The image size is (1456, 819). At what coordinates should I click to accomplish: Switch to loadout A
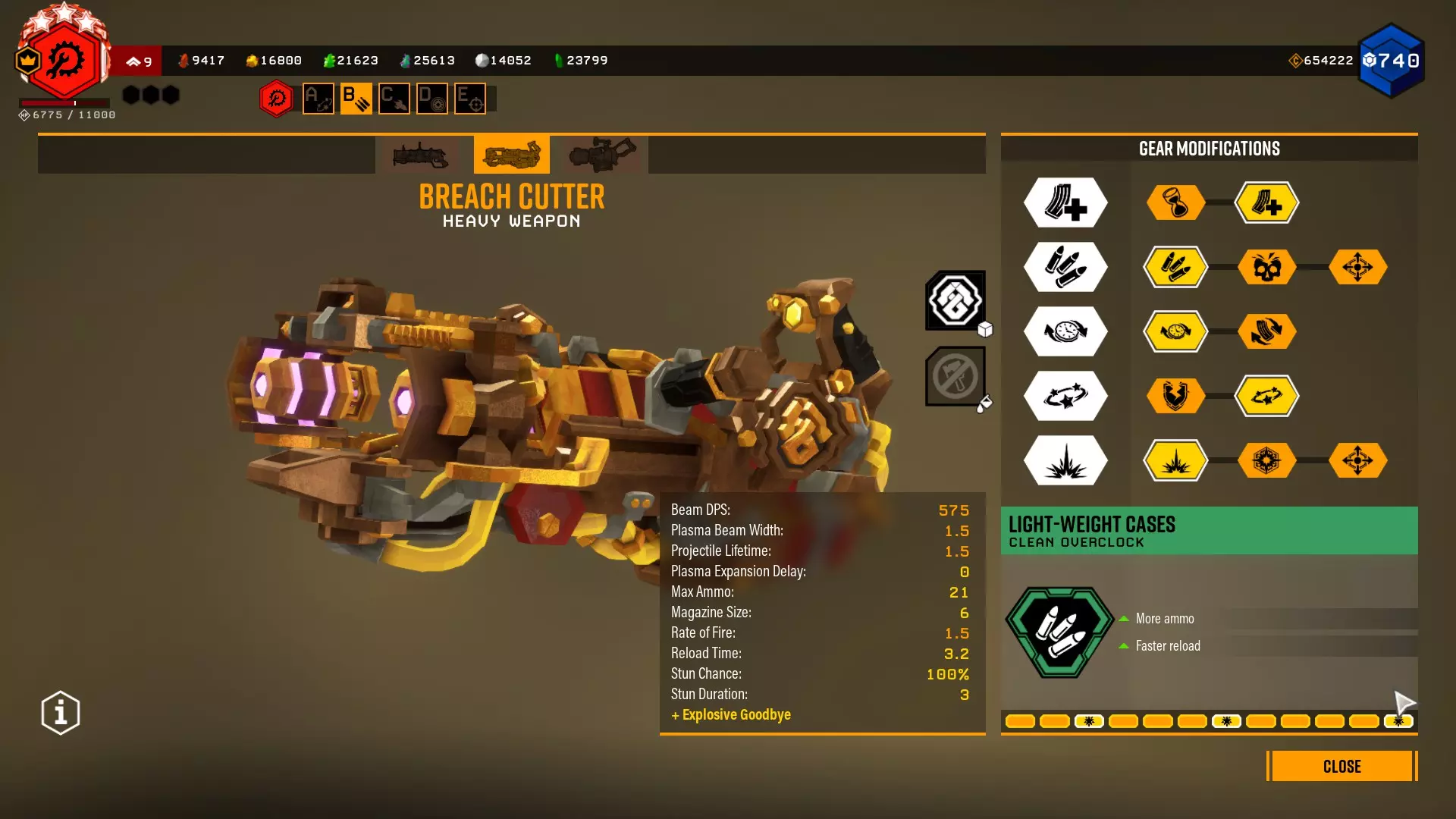pyautogui.click(x=318, y=99)
